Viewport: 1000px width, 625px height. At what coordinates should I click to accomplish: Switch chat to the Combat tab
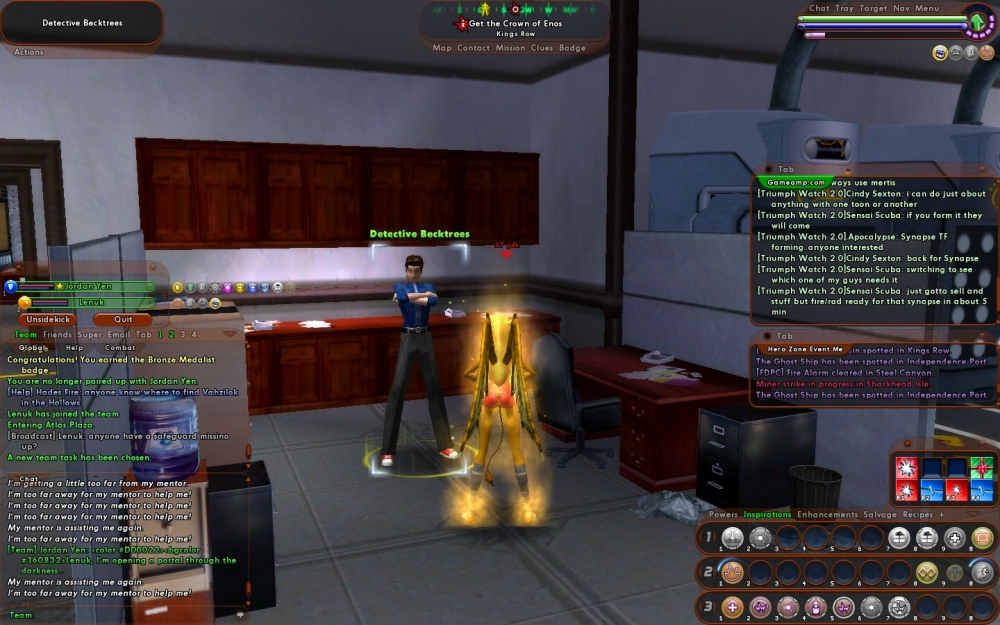pyautogui.click(x=119, y=348)
